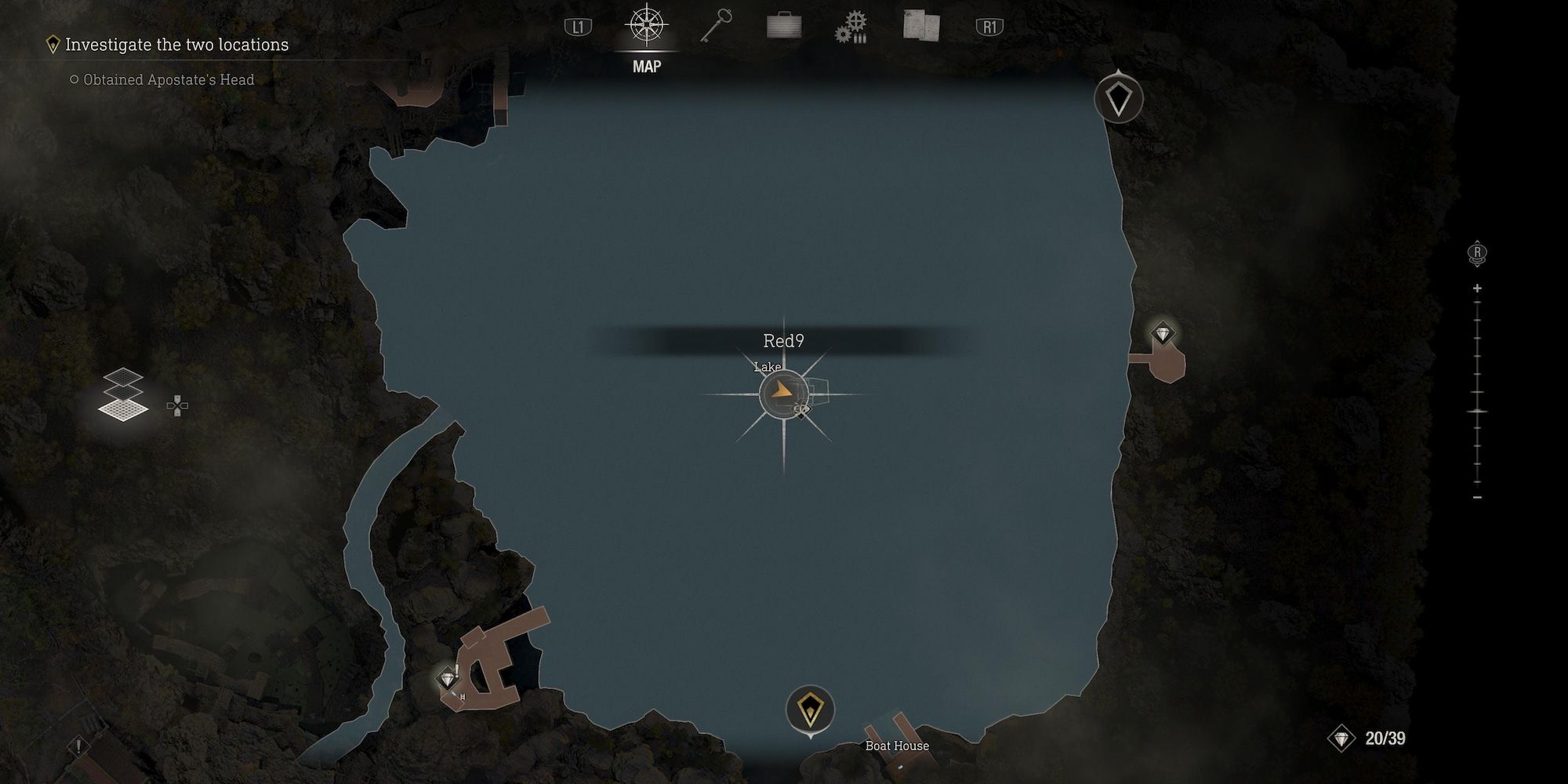Viewport: 1568px width, 784px height.
Task: Change map floor with the layers icon
Action: click(x=123, y=395)
